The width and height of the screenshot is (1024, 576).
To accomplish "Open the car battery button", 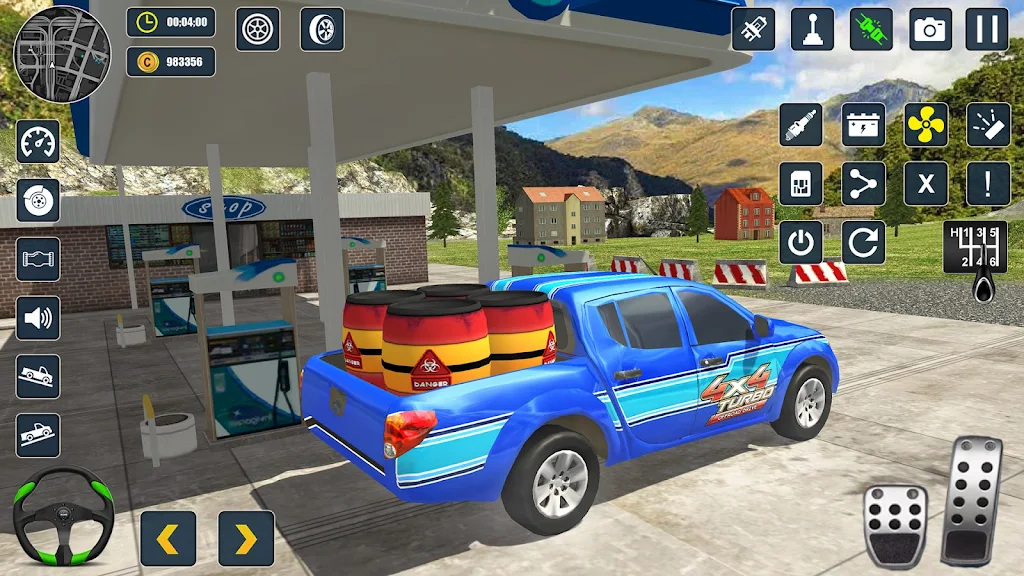I will click(x=863, y=125).
